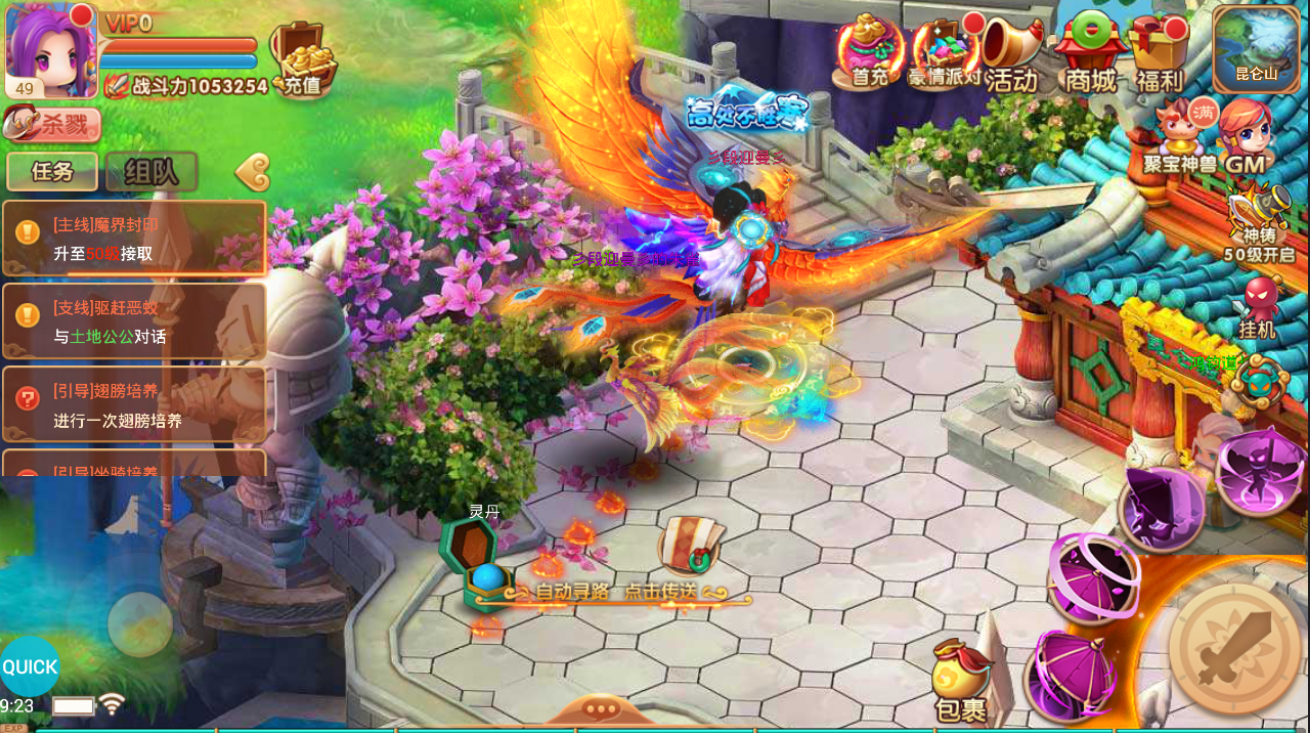
Task: Open the 活动 events horn icon
Action: 1012,52
